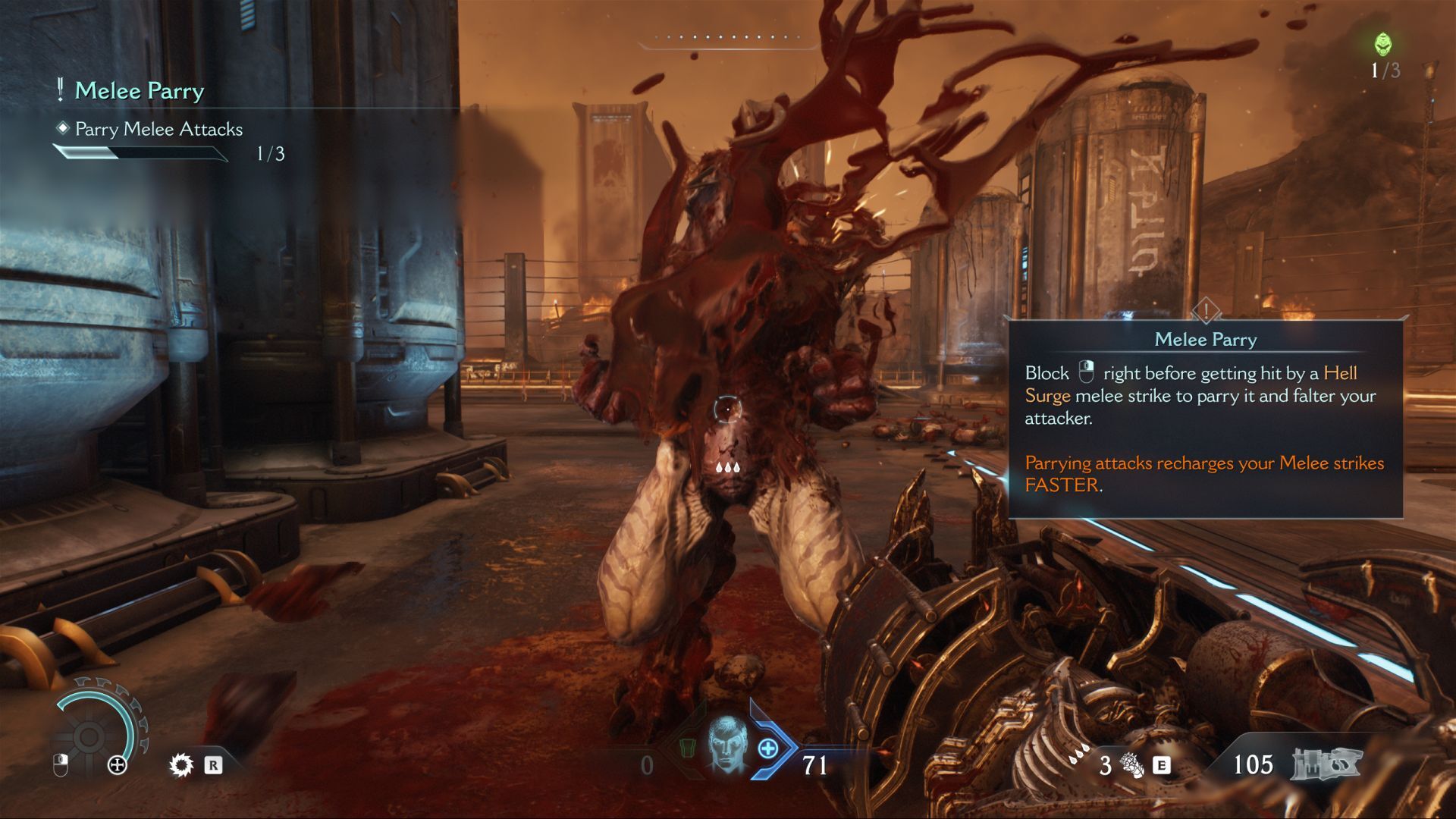
Task: Select the blue health cross icon
Action: [768, 749]
